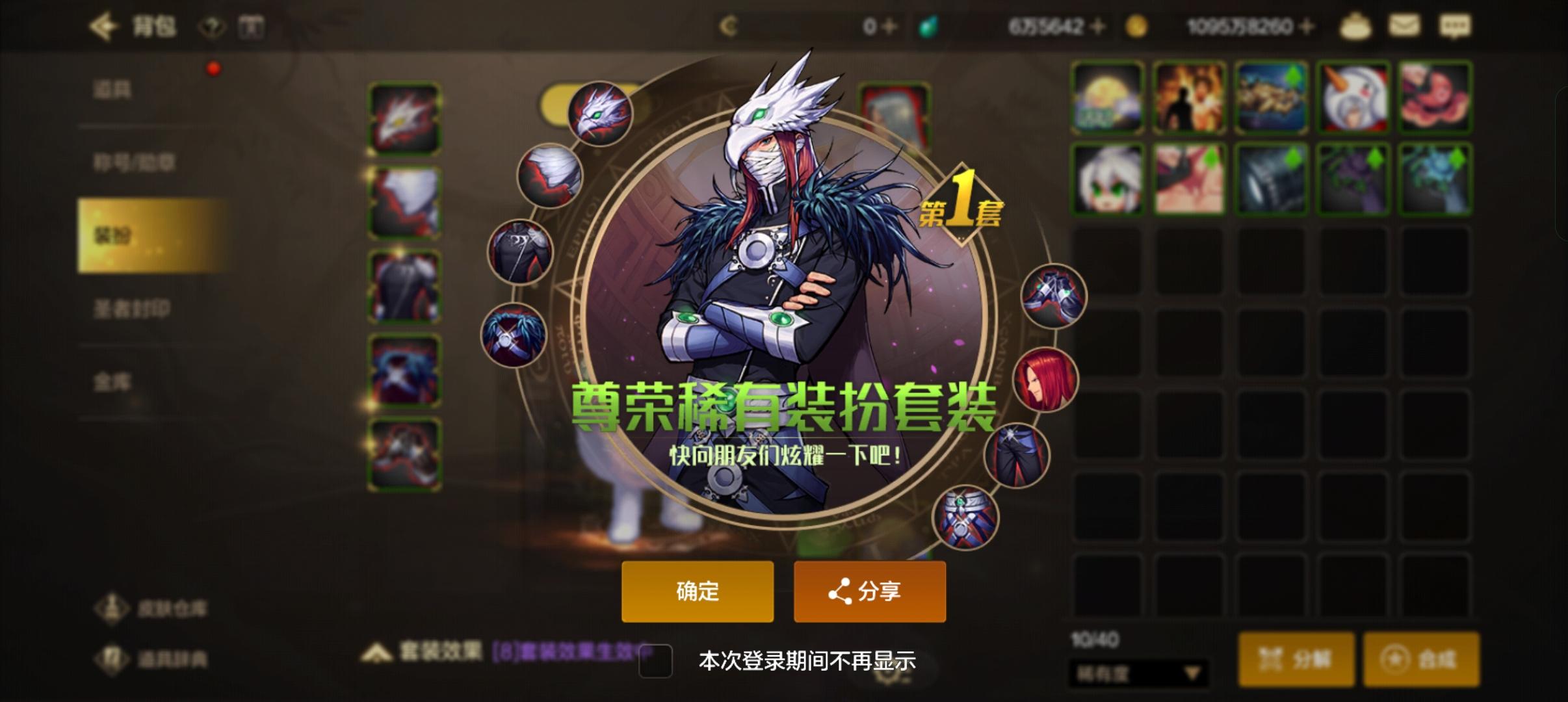Image resolution: width=1568 pixels, height=702 pixels.
Task: Click the gift/package icon near the mail icon
Action: pyautogui.click(x=1355, y=27)
